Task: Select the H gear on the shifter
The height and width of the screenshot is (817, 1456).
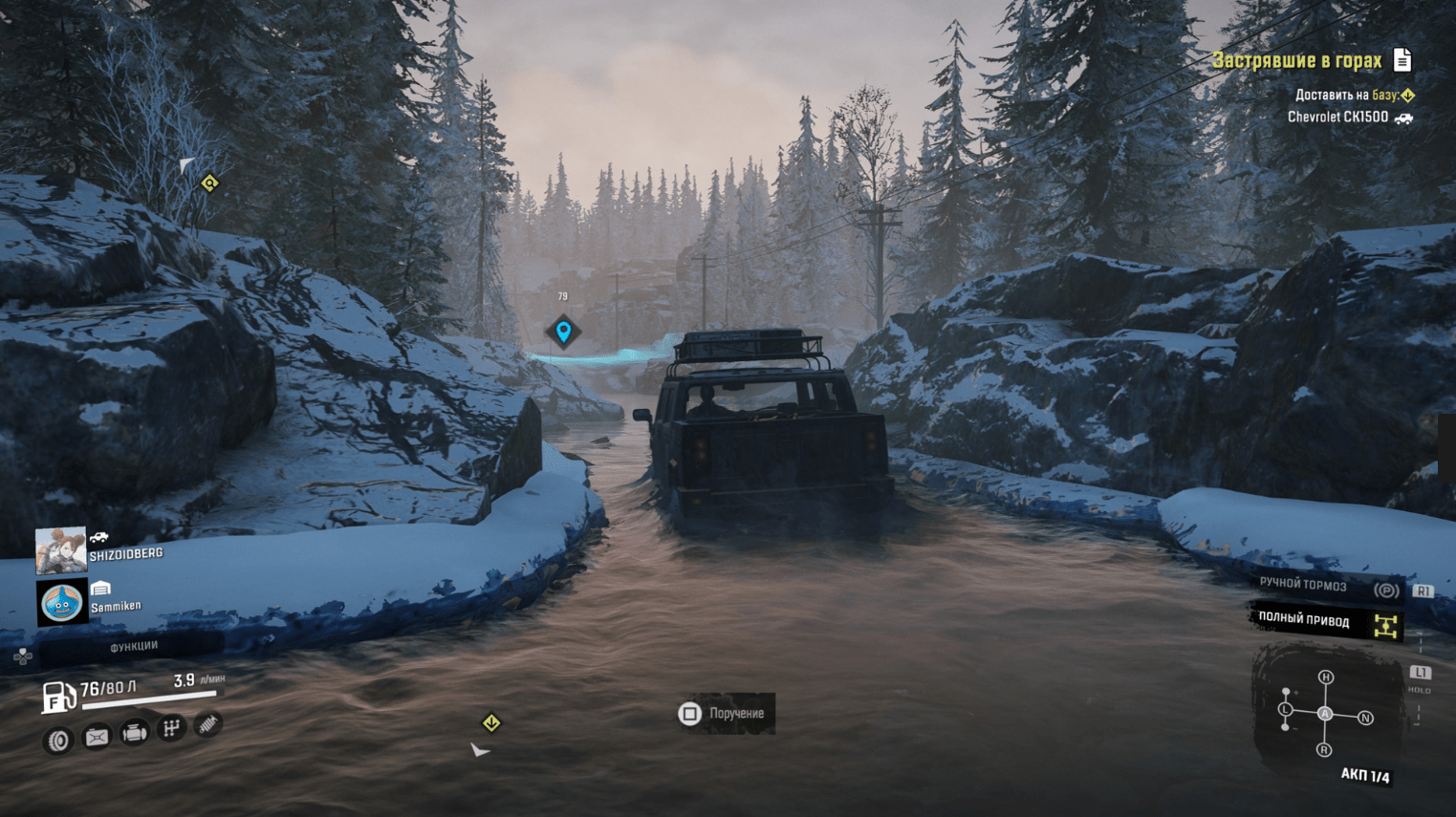Action: [1325, 677]
